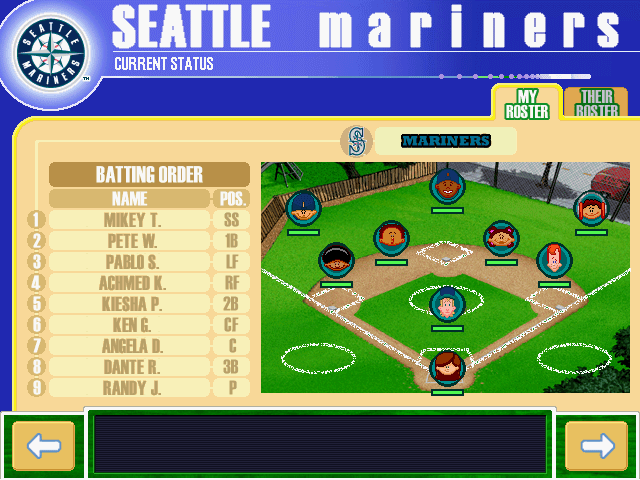Select Ken G. in the batting order
This screenshot has width=640, height=480.
(x=130, y=325)
